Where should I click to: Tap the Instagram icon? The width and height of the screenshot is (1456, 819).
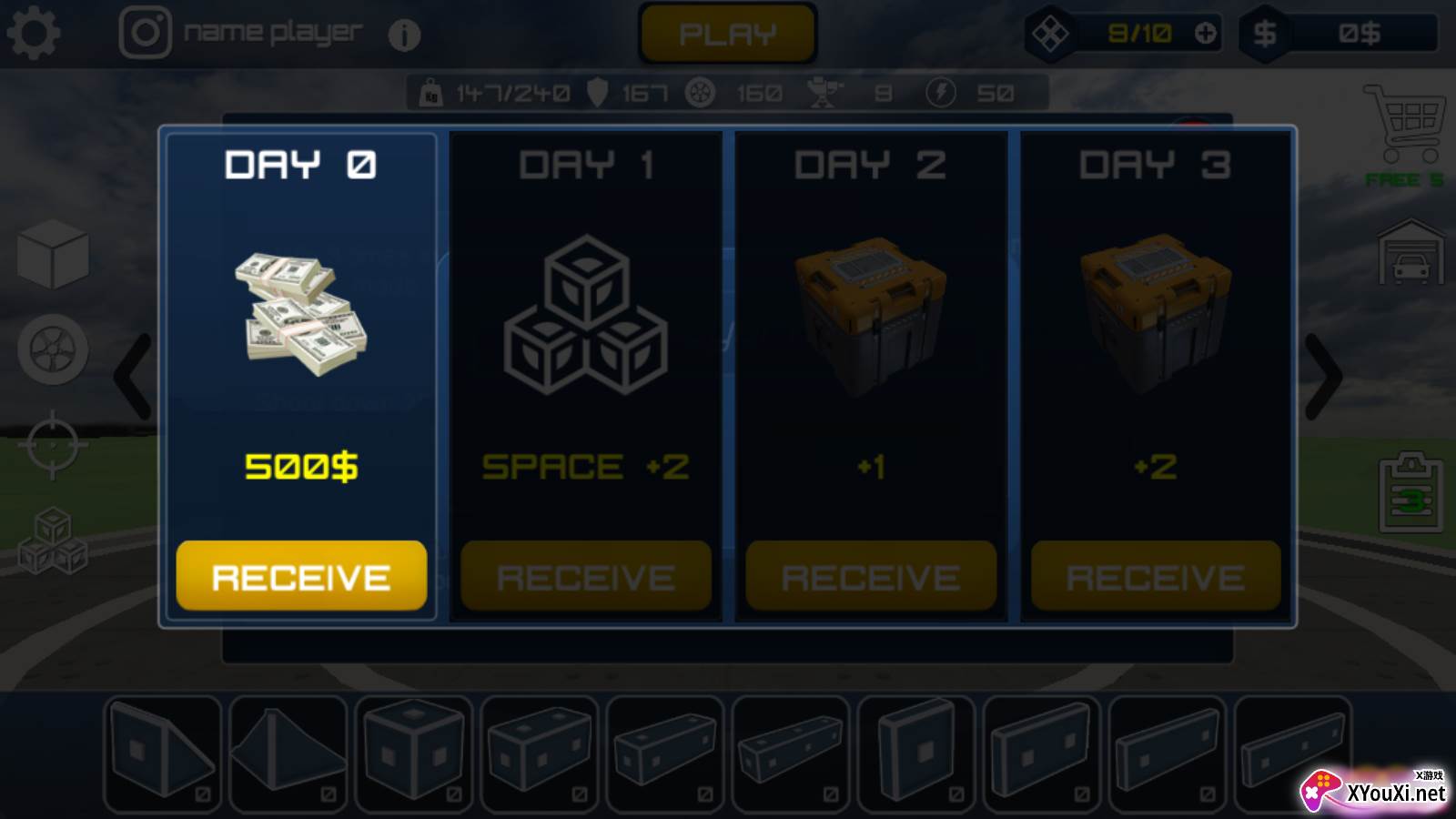point(146,33)
